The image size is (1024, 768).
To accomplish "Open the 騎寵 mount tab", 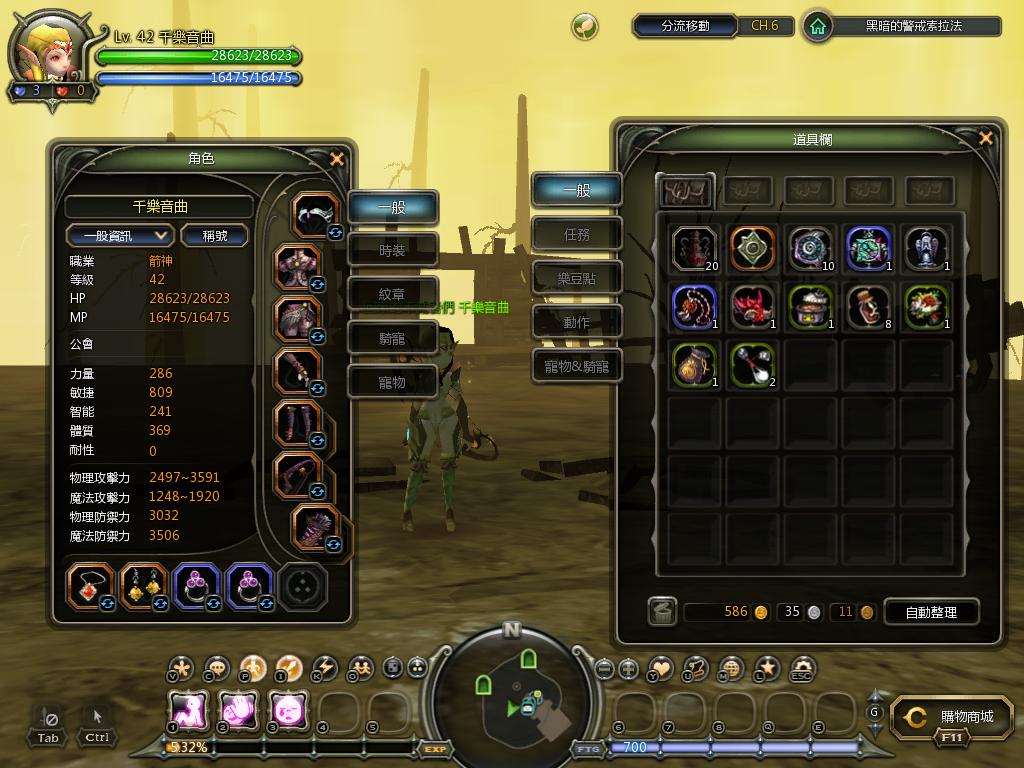I will pos(393,338).
